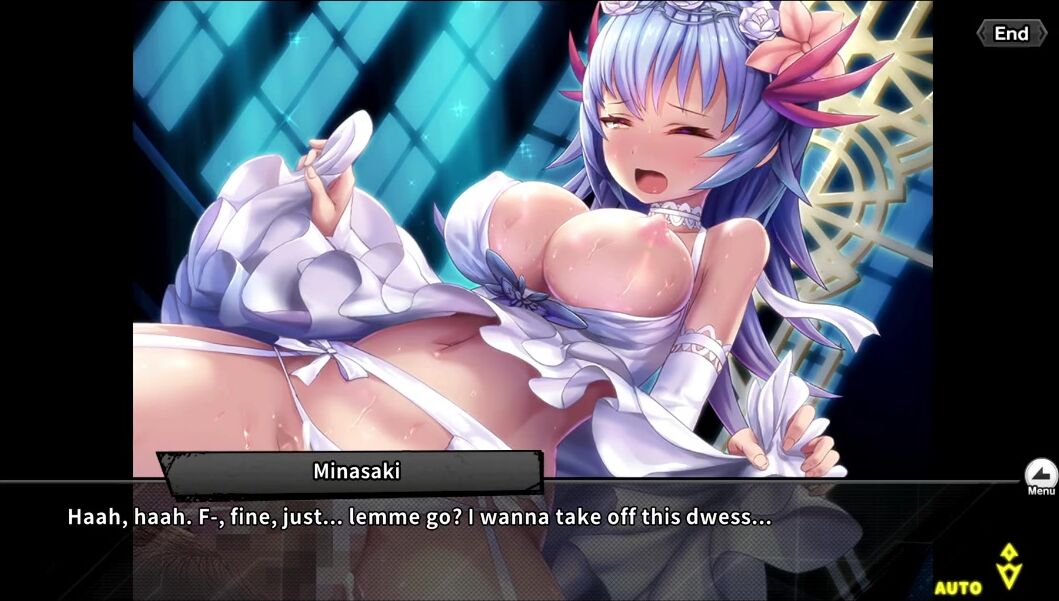Open the Menu with the arrow icon
The width and height of the screenshot is (1059, 601).
click(x=1041, y=474)
